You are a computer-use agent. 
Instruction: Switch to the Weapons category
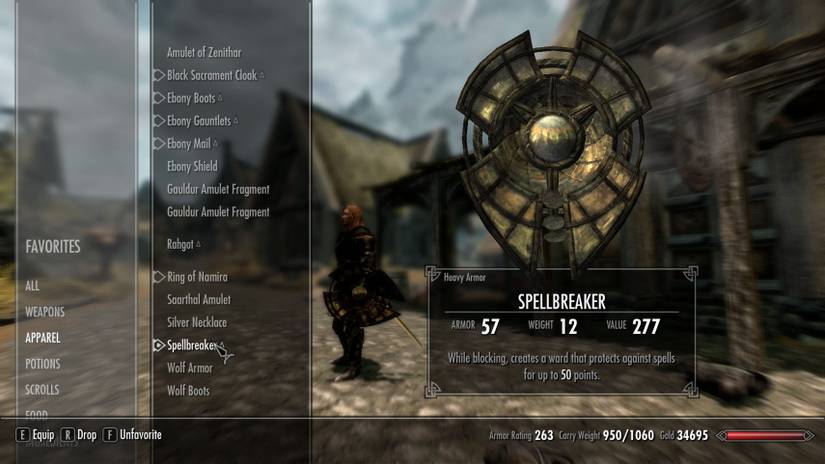[45, 312]
